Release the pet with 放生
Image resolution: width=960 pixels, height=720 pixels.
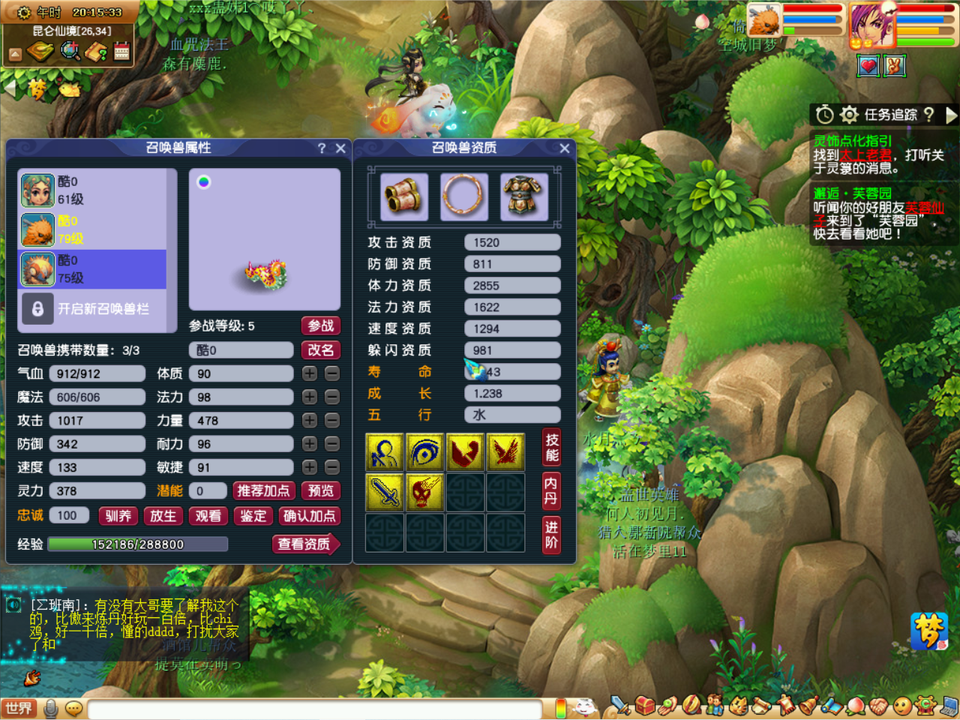163,516
